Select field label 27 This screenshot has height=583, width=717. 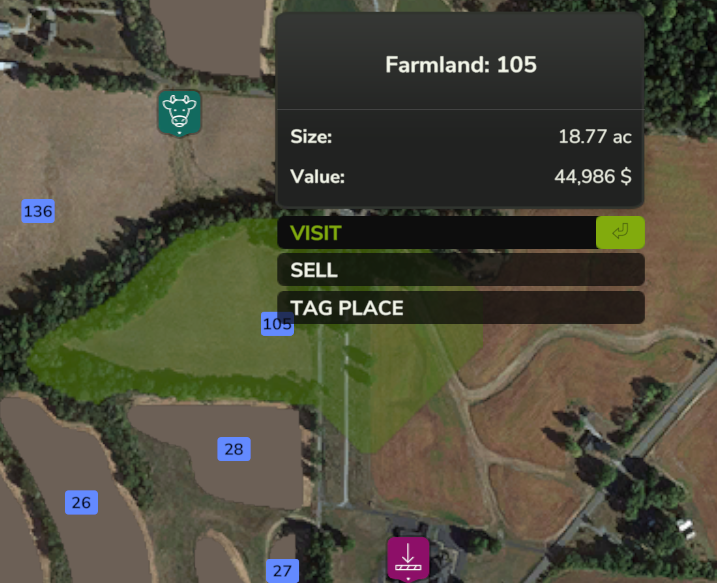(x=282, y=571)
